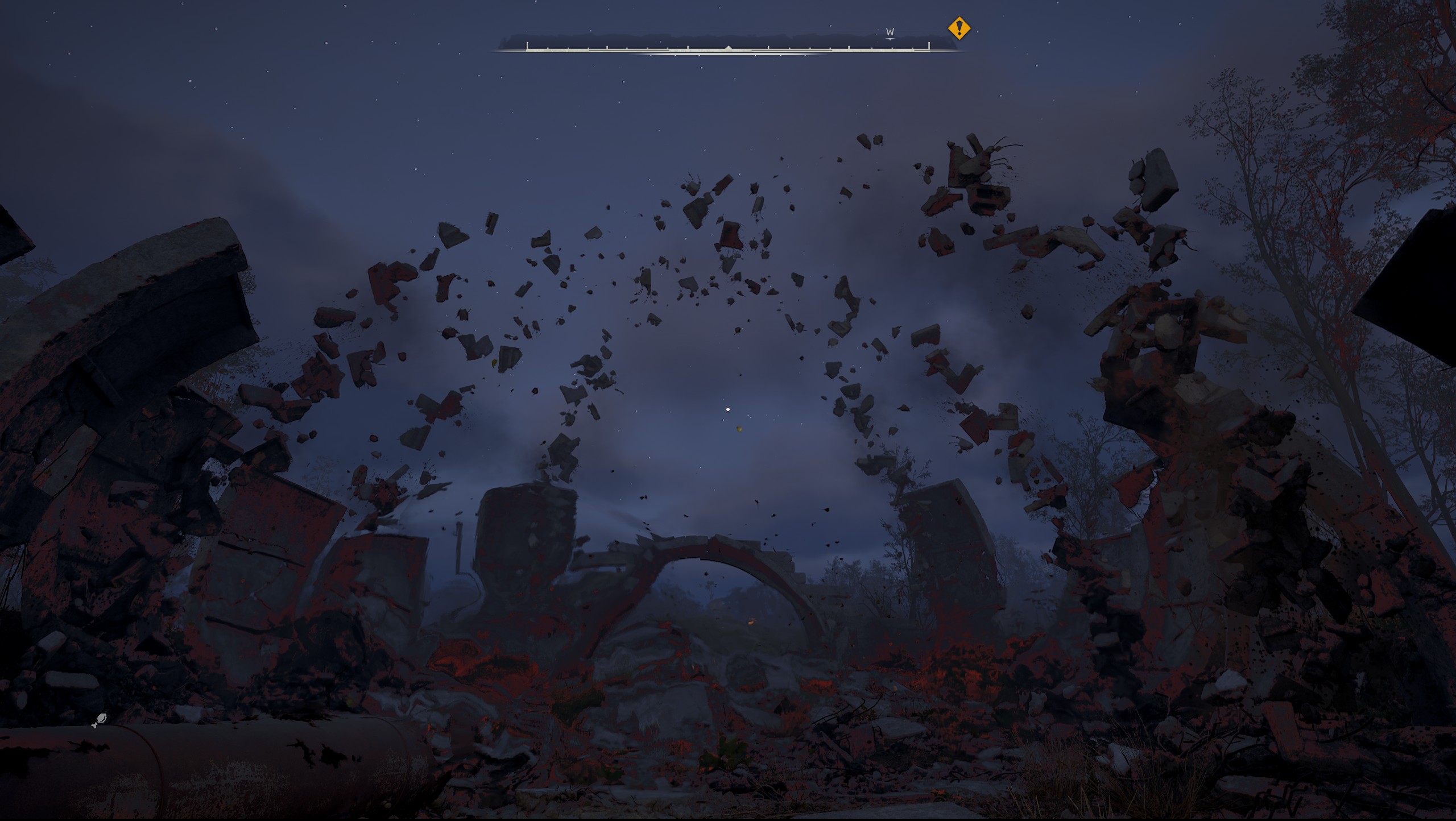Click the hunger drumstick status icon
The width and height of the screenshot is (1456, 821).
100,721
